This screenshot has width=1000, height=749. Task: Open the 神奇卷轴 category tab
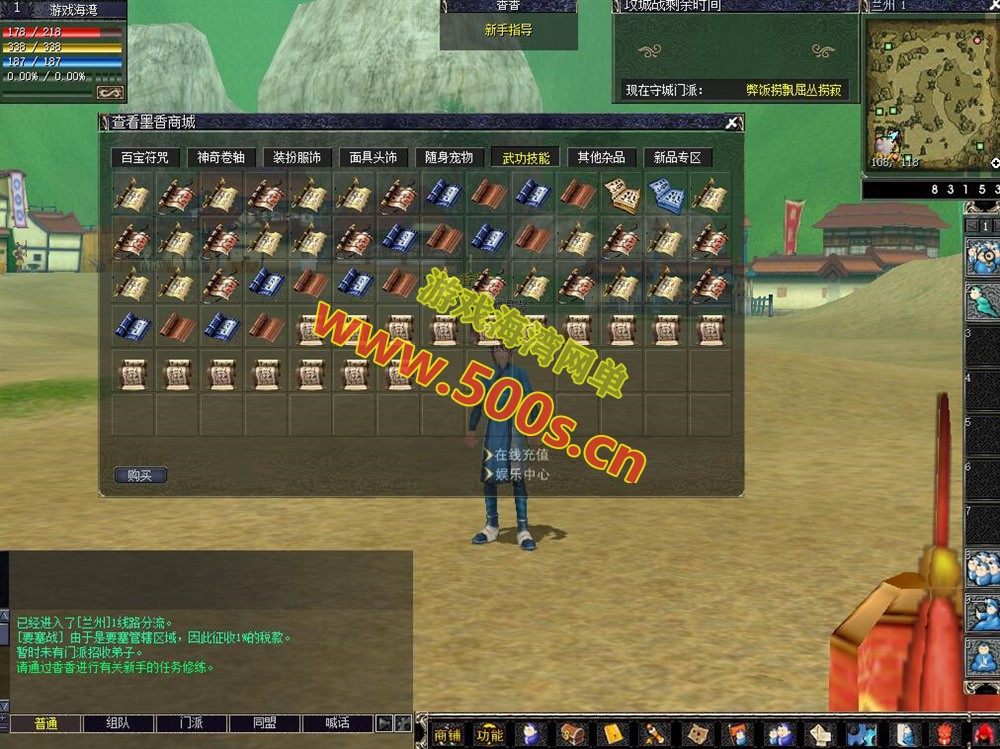point(222,157)
